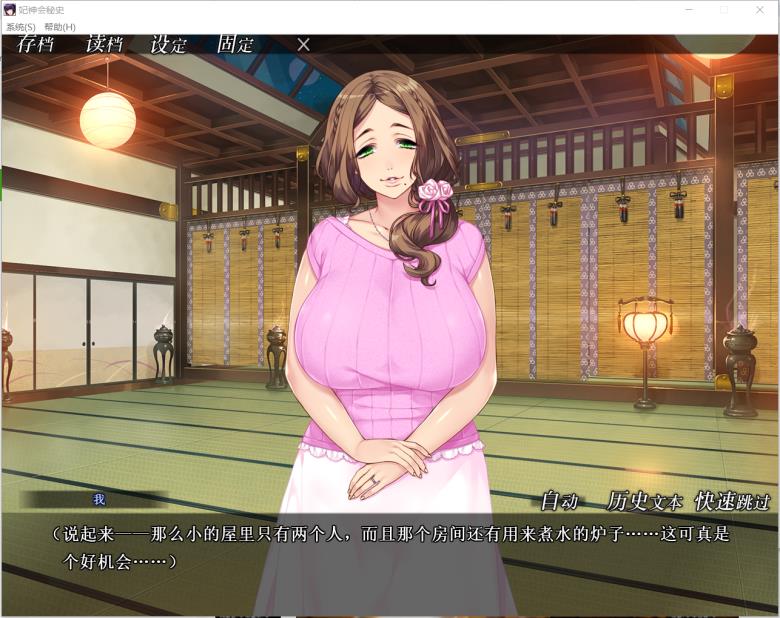
Task: Open the 系统(S) window menu
Action: 21,27
